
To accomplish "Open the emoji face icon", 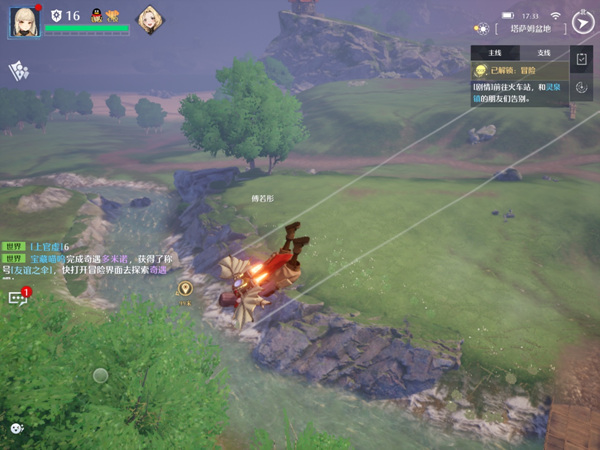I will [x=16, y=428].
